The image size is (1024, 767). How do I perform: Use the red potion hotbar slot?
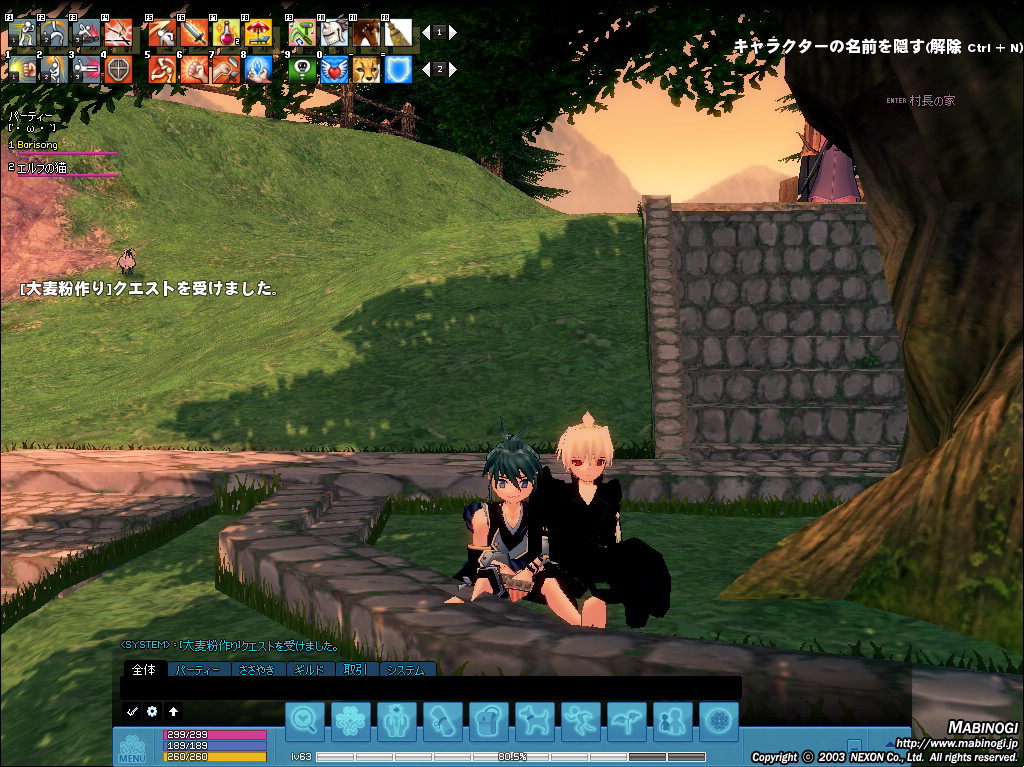click(225, 33)
